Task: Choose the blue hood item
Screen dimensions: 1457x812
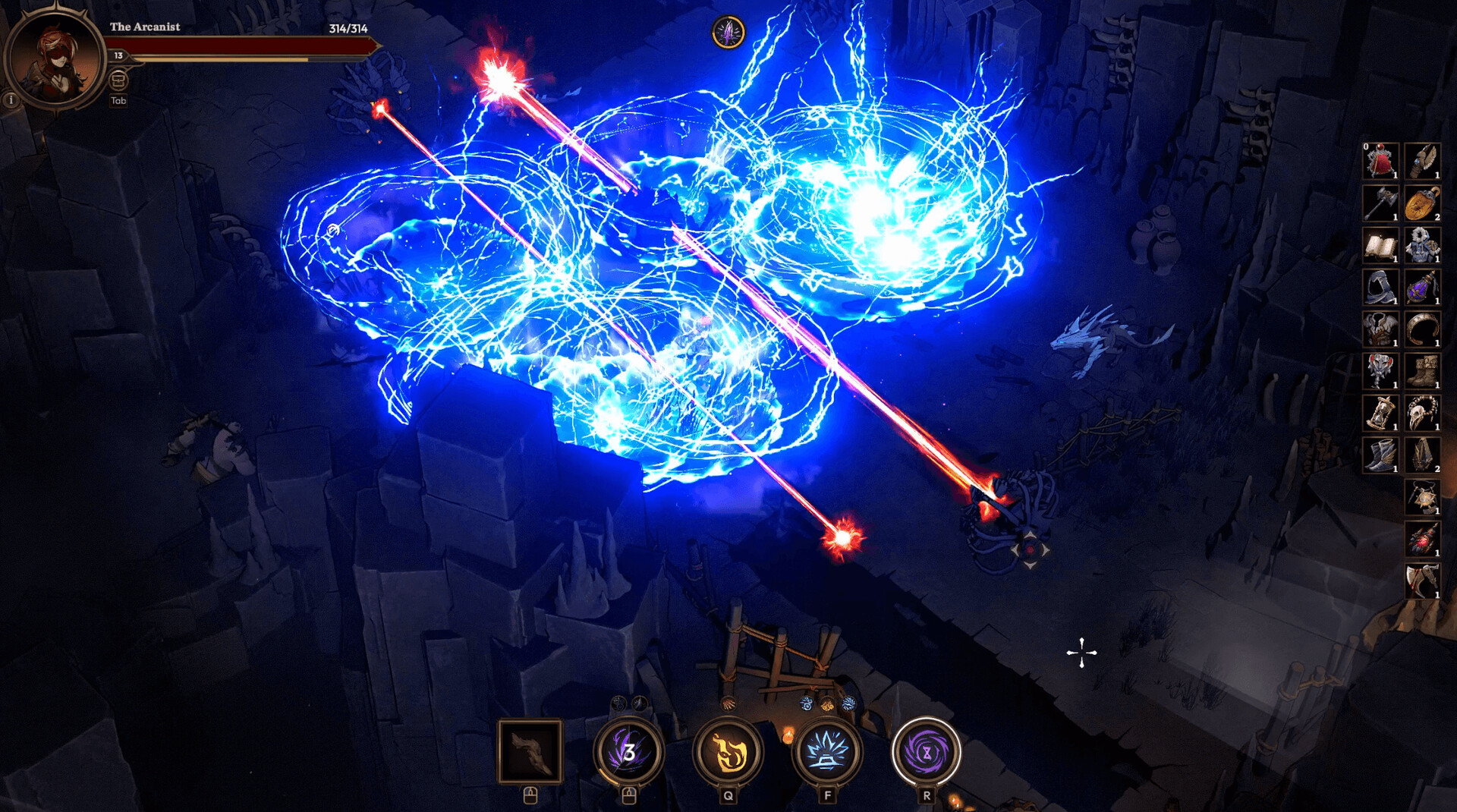Action: tap(1380, 287)
